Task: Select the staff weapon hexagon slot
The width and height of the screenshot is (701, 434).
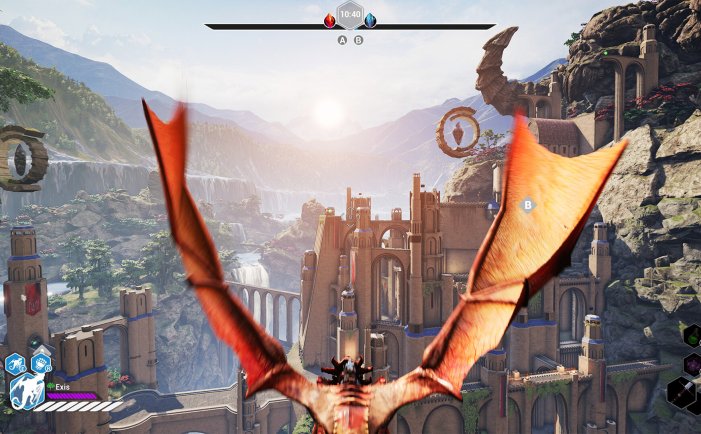Action: (683, 393)
